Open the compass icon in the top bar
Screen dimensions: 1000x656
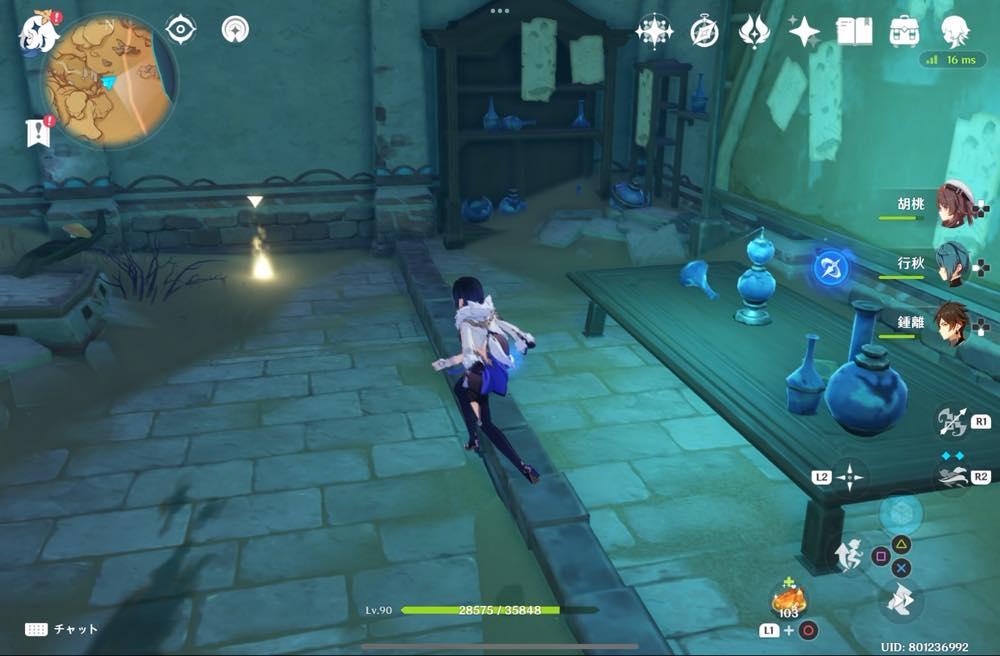(x=704, y=32)
